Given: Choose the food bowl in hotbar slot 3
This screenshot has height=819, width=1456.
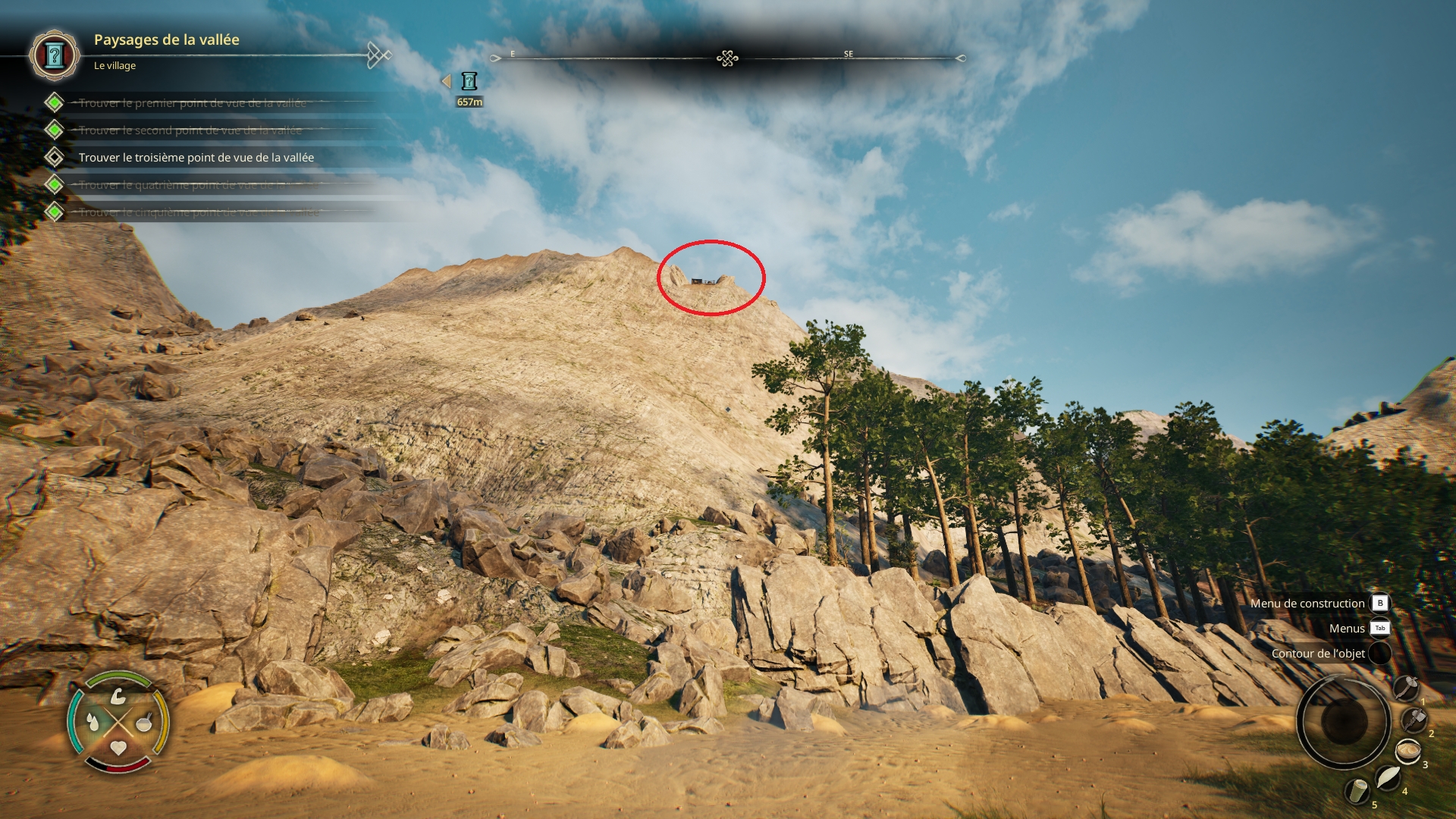Looking at the screenshot, I should (x=1407, y=752).
